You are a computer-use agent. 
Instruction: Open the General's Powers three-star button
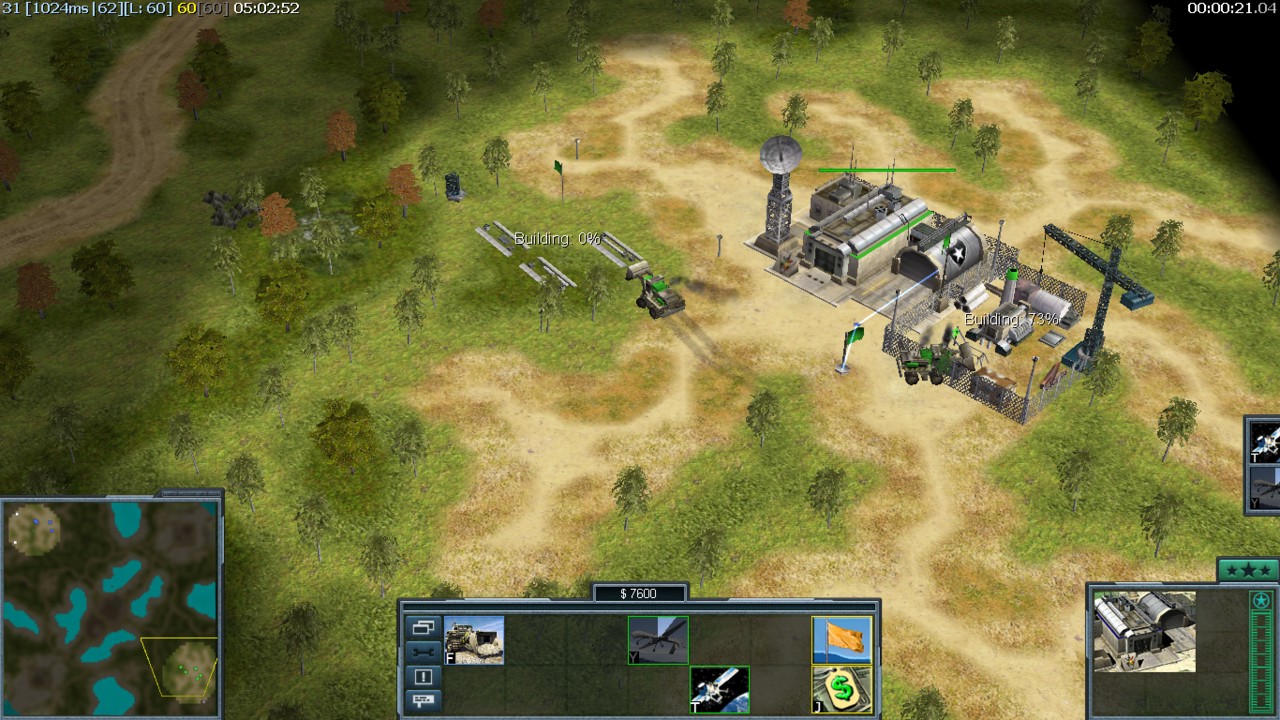pos(1248,571)
